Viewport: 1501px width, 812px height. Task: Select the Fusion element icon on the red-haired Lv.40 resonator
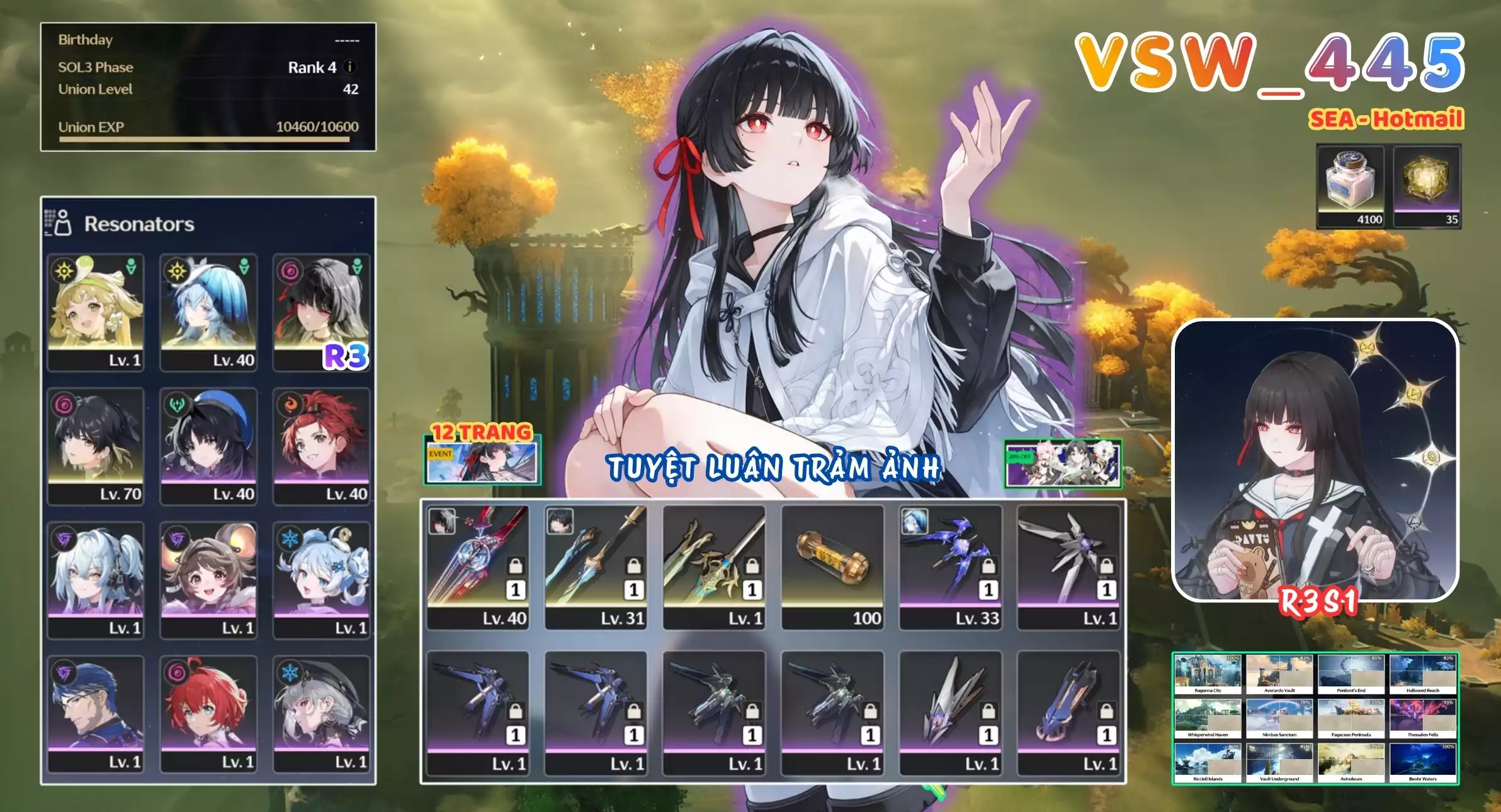pos(292,404)
